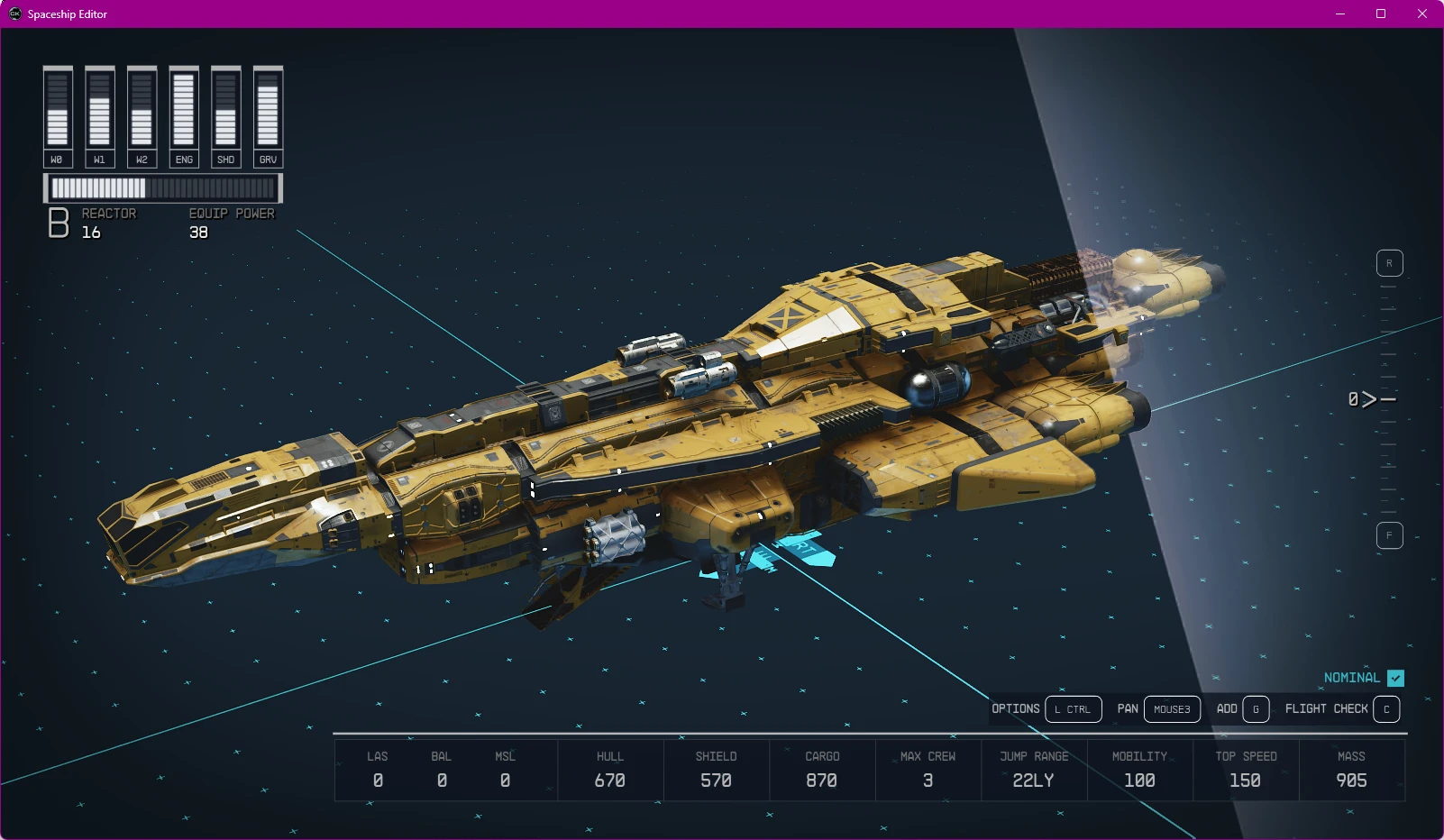Pick the GRV grav drive power column

[x=268, y=116]
